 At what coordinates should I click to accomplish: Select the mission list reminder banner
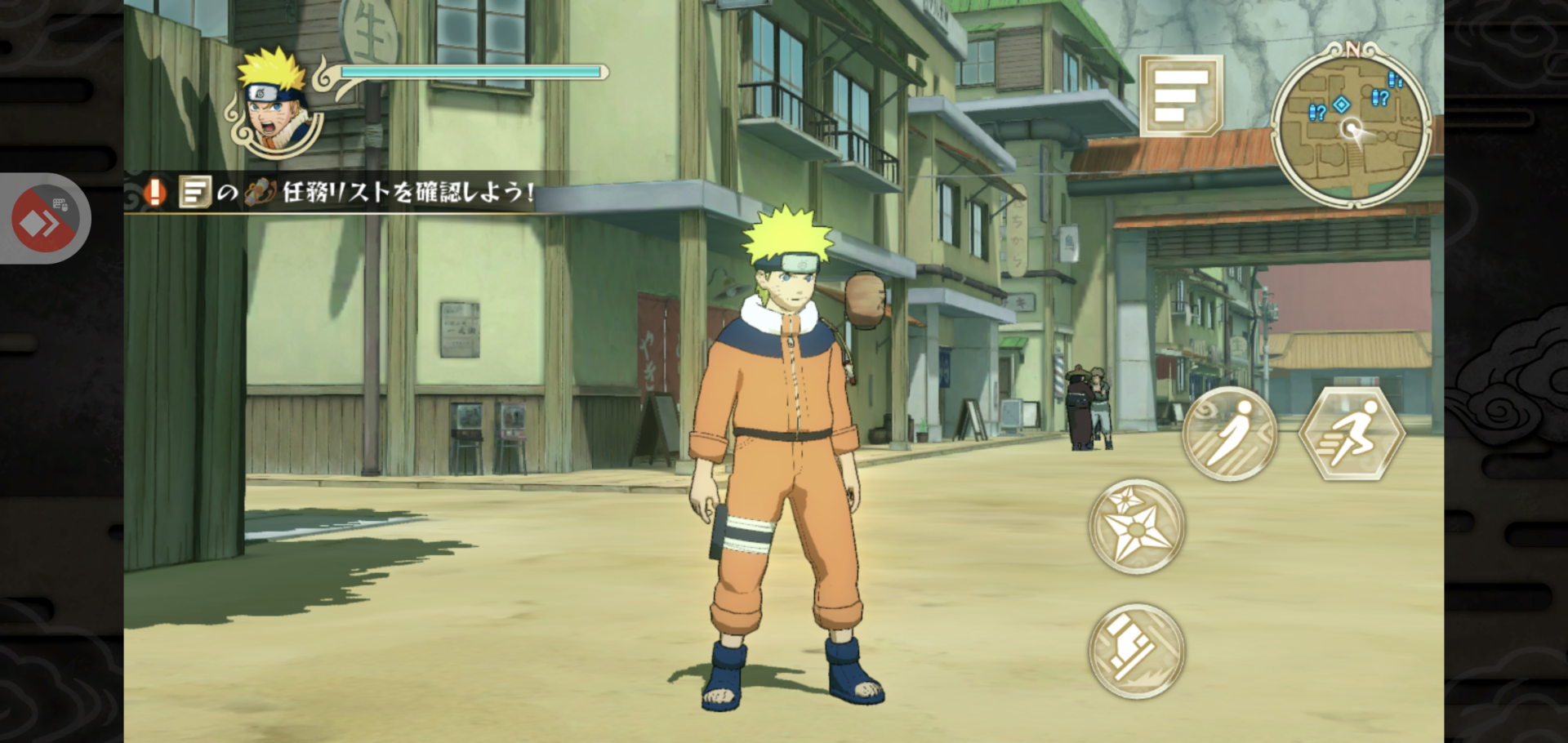click(x=335, y=193)
